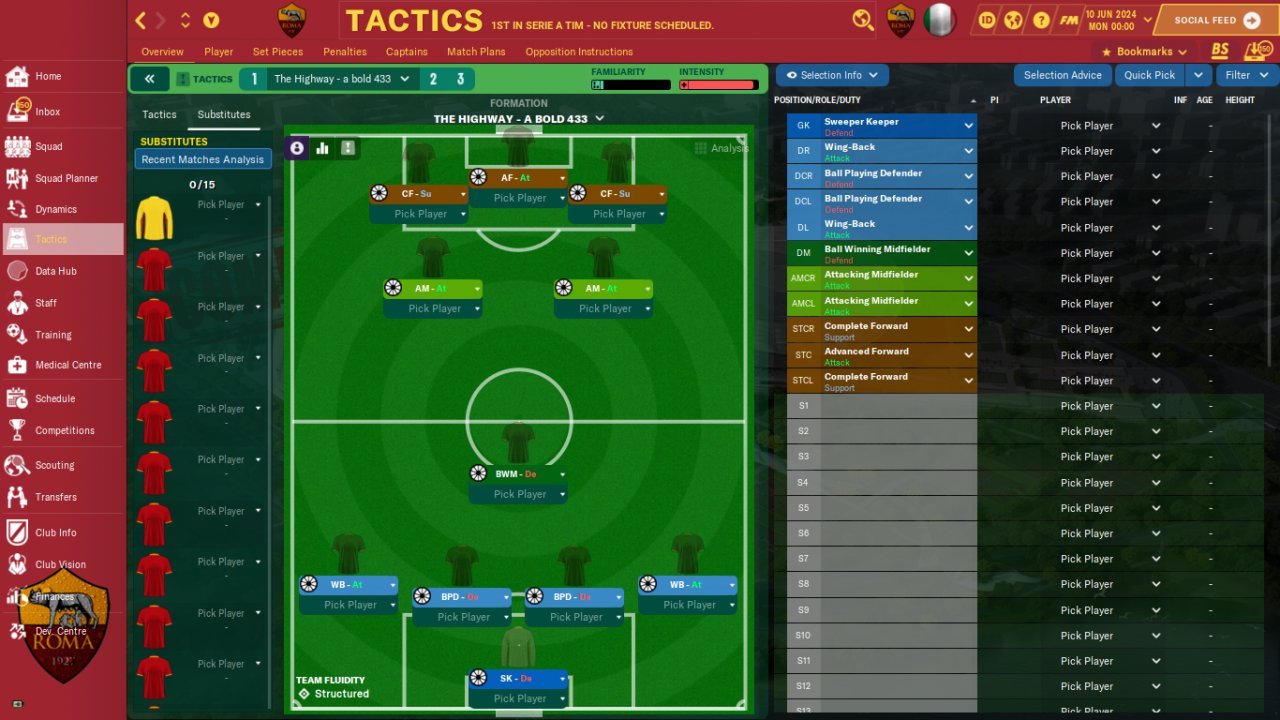
Task: Select the Tactics sub-tab beside Substitutes
Action: (x=159, y=115)
